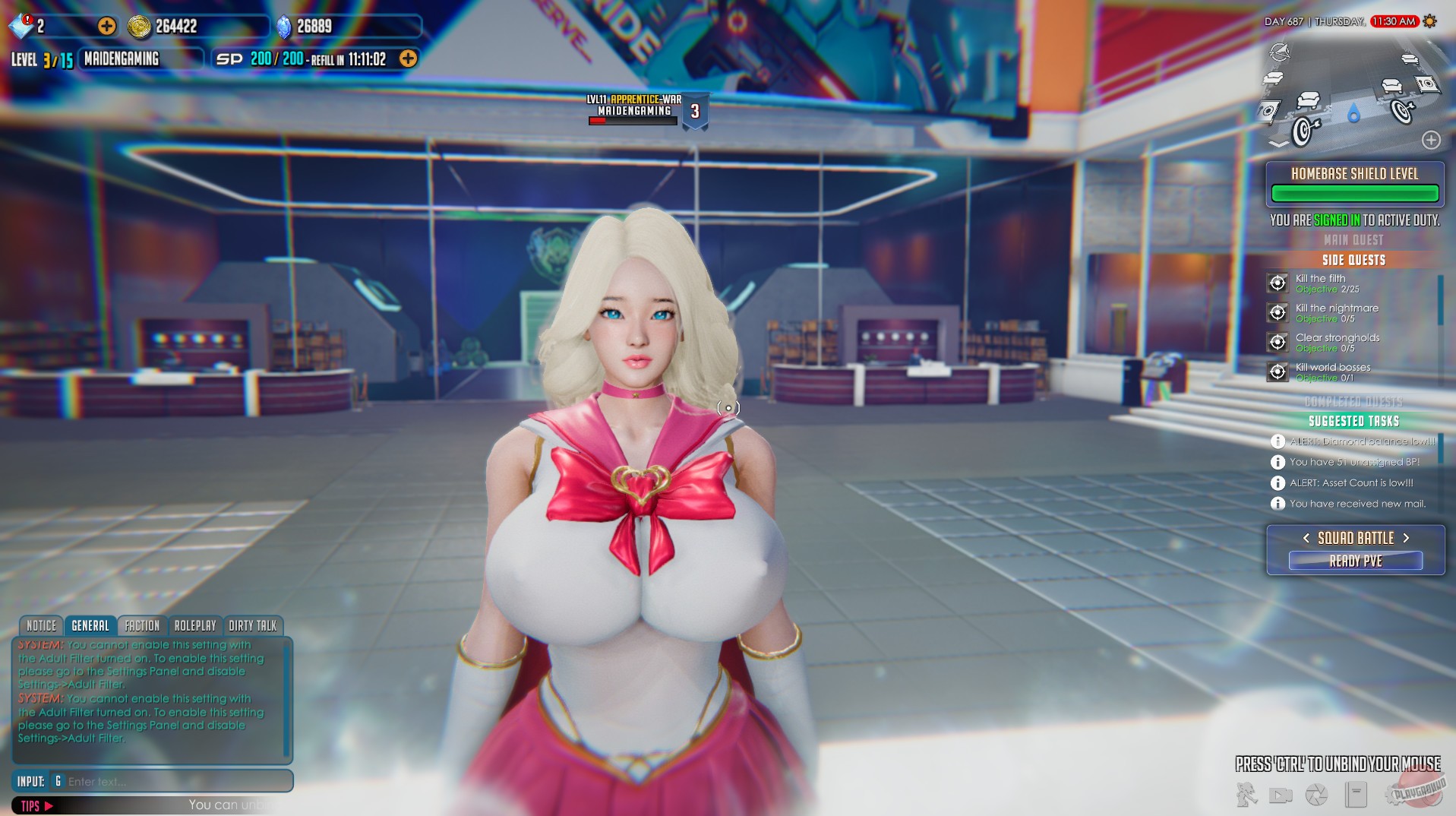1456x816 pixels.
Task: Select the character emote icon
Action: point(1246,795)
